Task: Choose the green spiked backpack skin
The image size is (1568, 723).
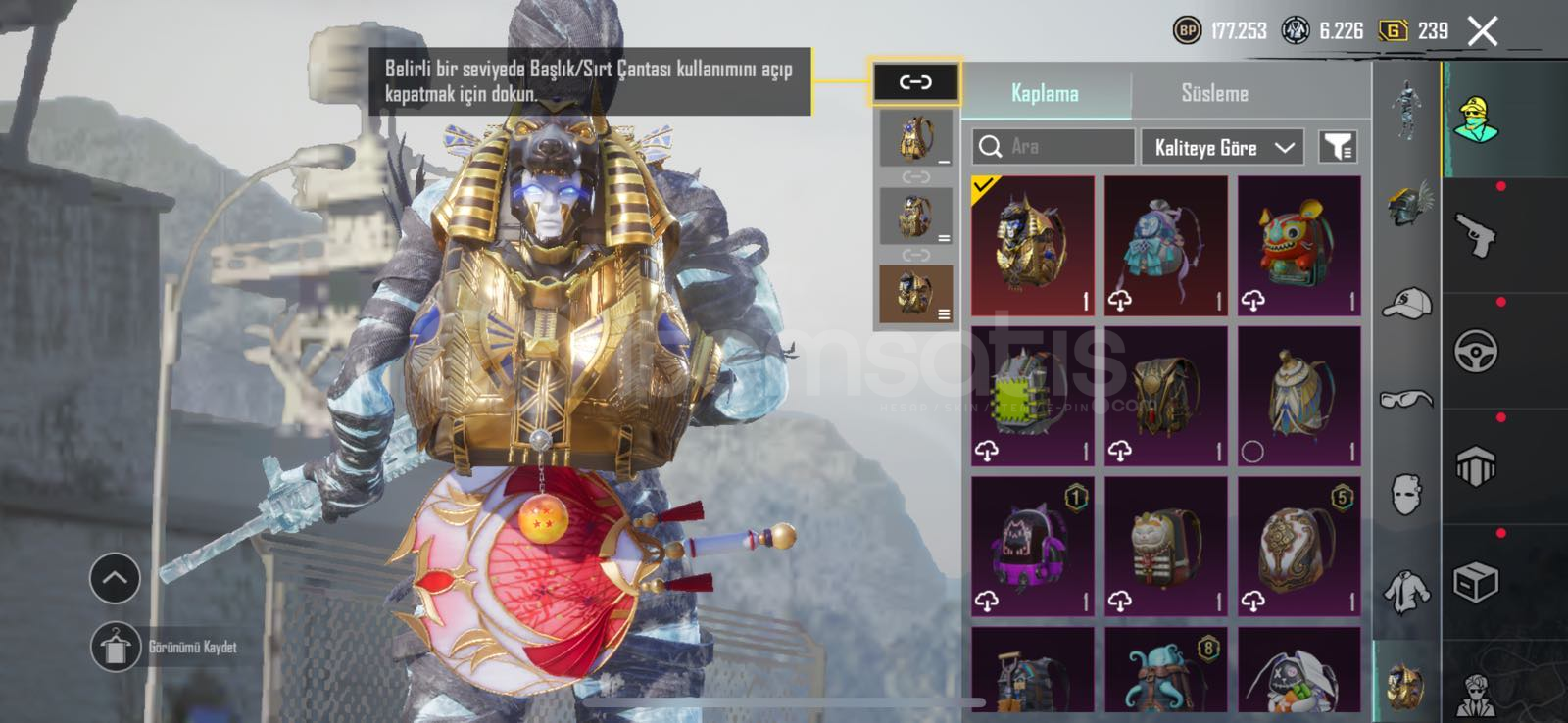Action: tap(1032, 396)
